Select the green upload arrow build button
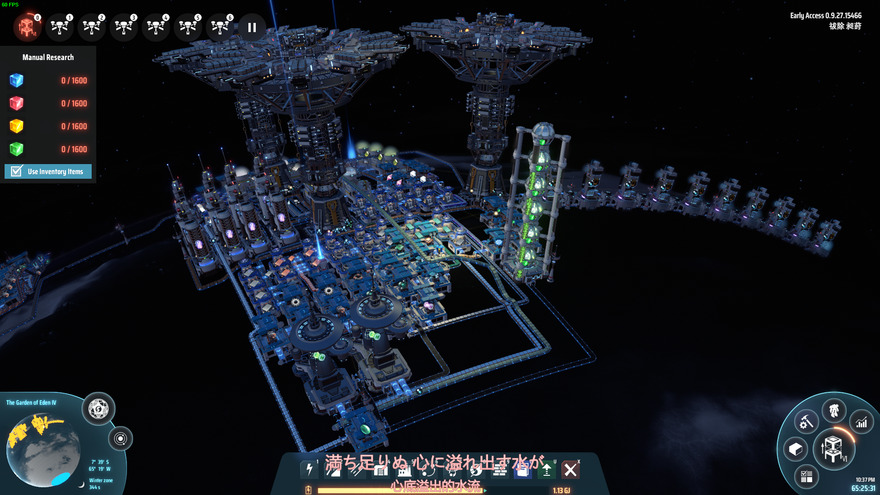Screen dimensions: 880x495 tap(547, 468)
